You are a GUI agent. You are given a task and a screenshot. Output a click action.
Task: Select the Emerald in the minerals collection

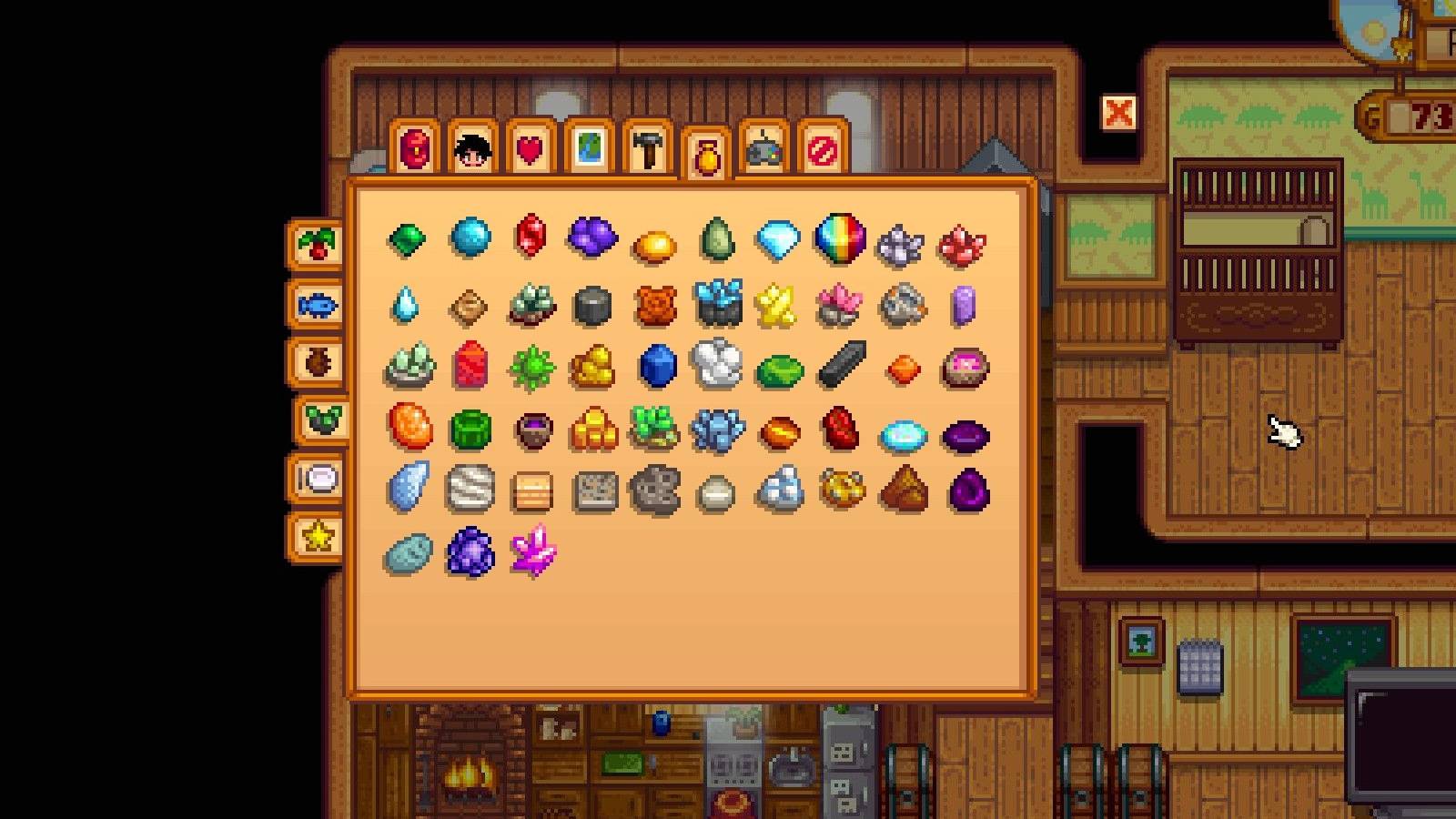408,238
